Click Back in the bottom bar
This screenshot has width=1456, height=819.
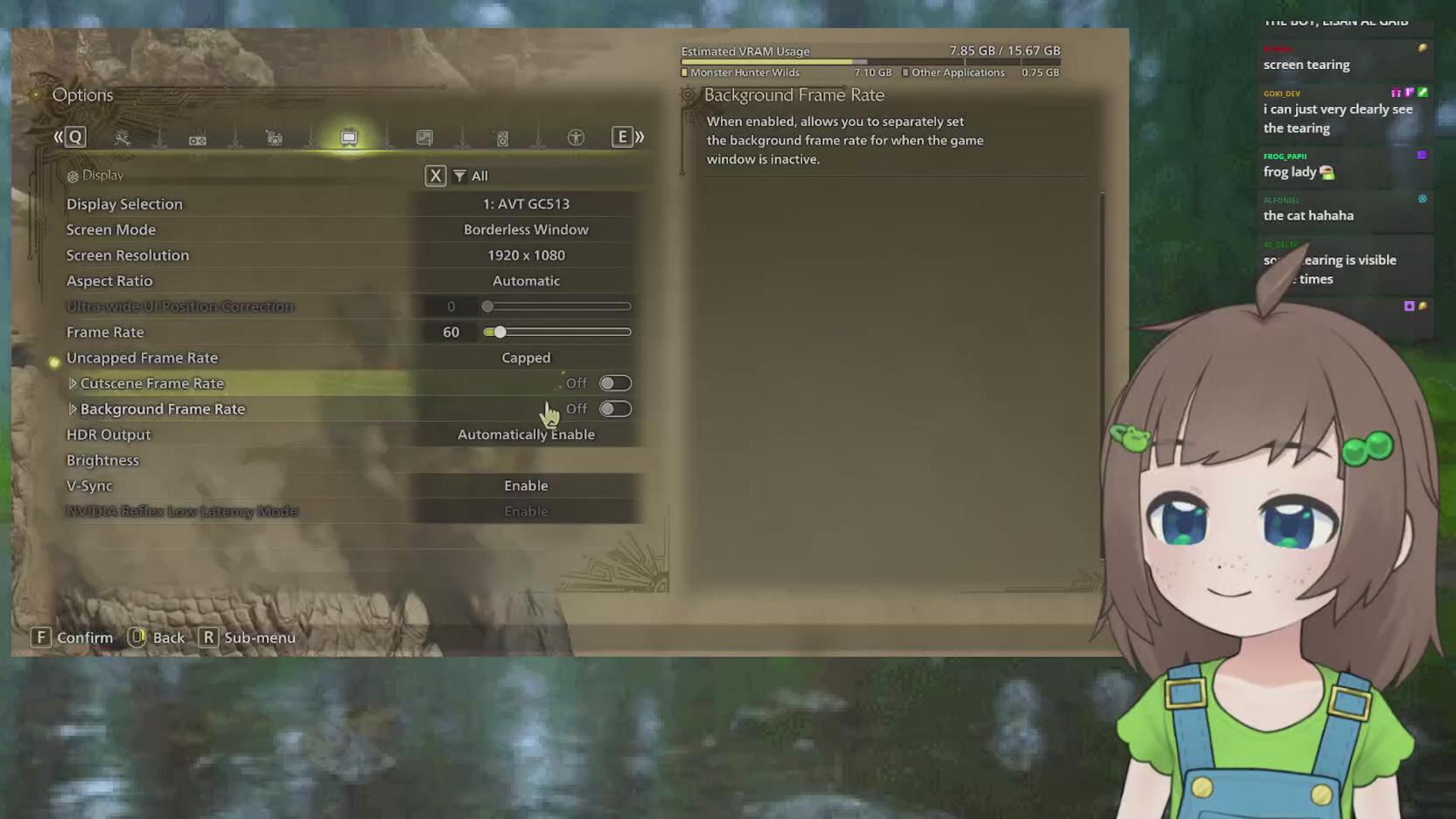[x=158, y=638]
